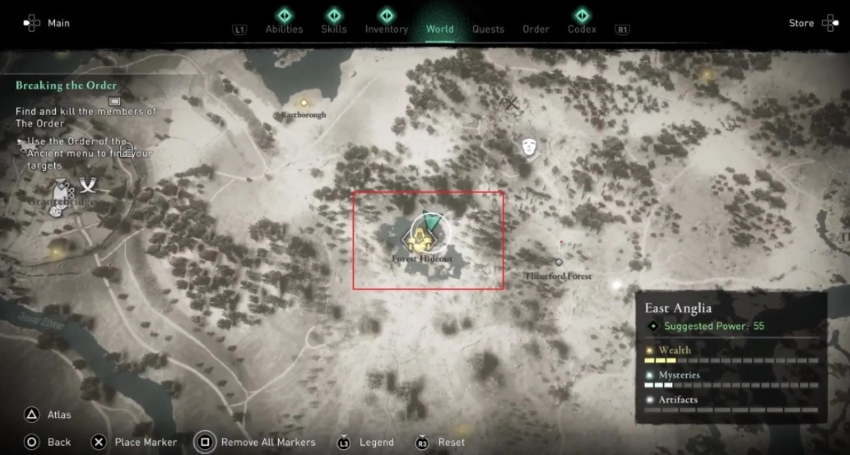This screenshot has height=455, width=850.
Task: Switch to the Order tab
Action: click(536, 29)
